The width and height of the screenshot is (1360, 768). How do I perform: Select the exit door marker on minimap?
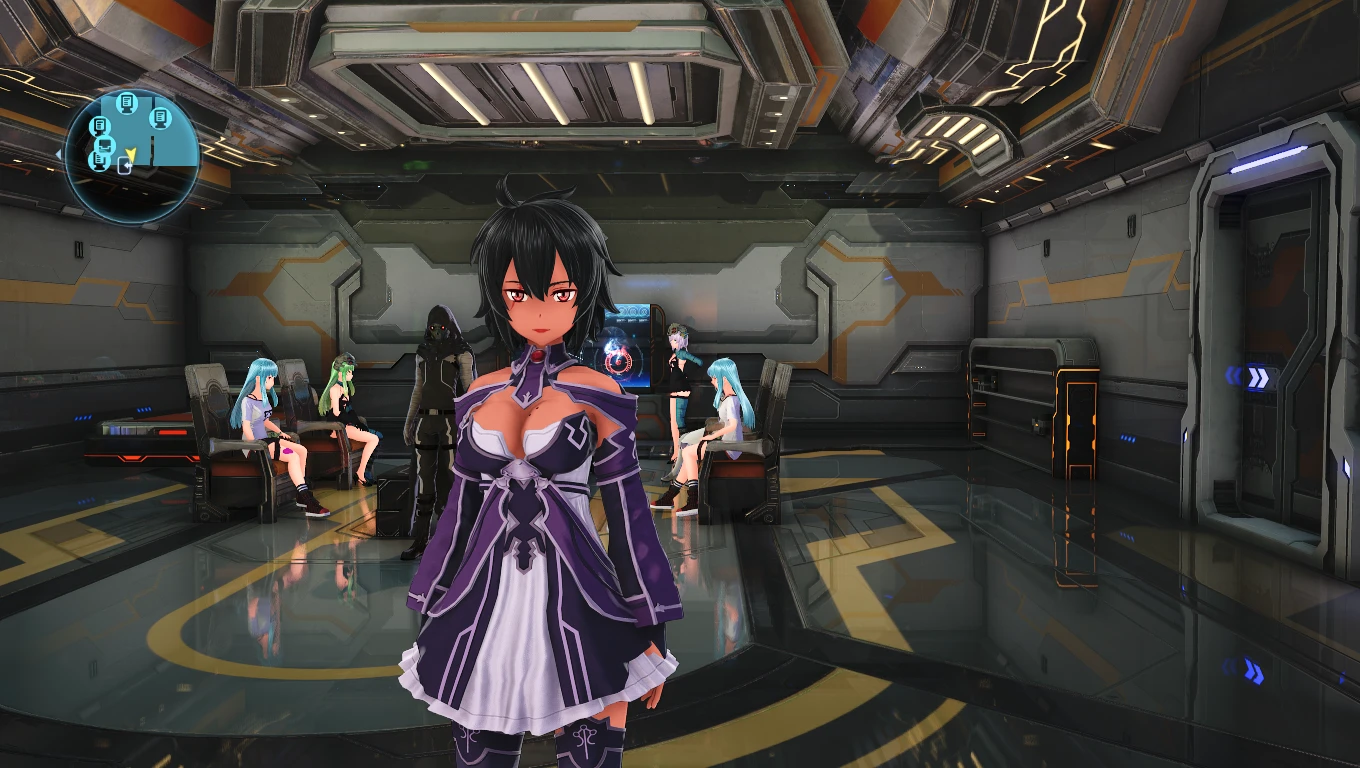[x=124, y=166]
